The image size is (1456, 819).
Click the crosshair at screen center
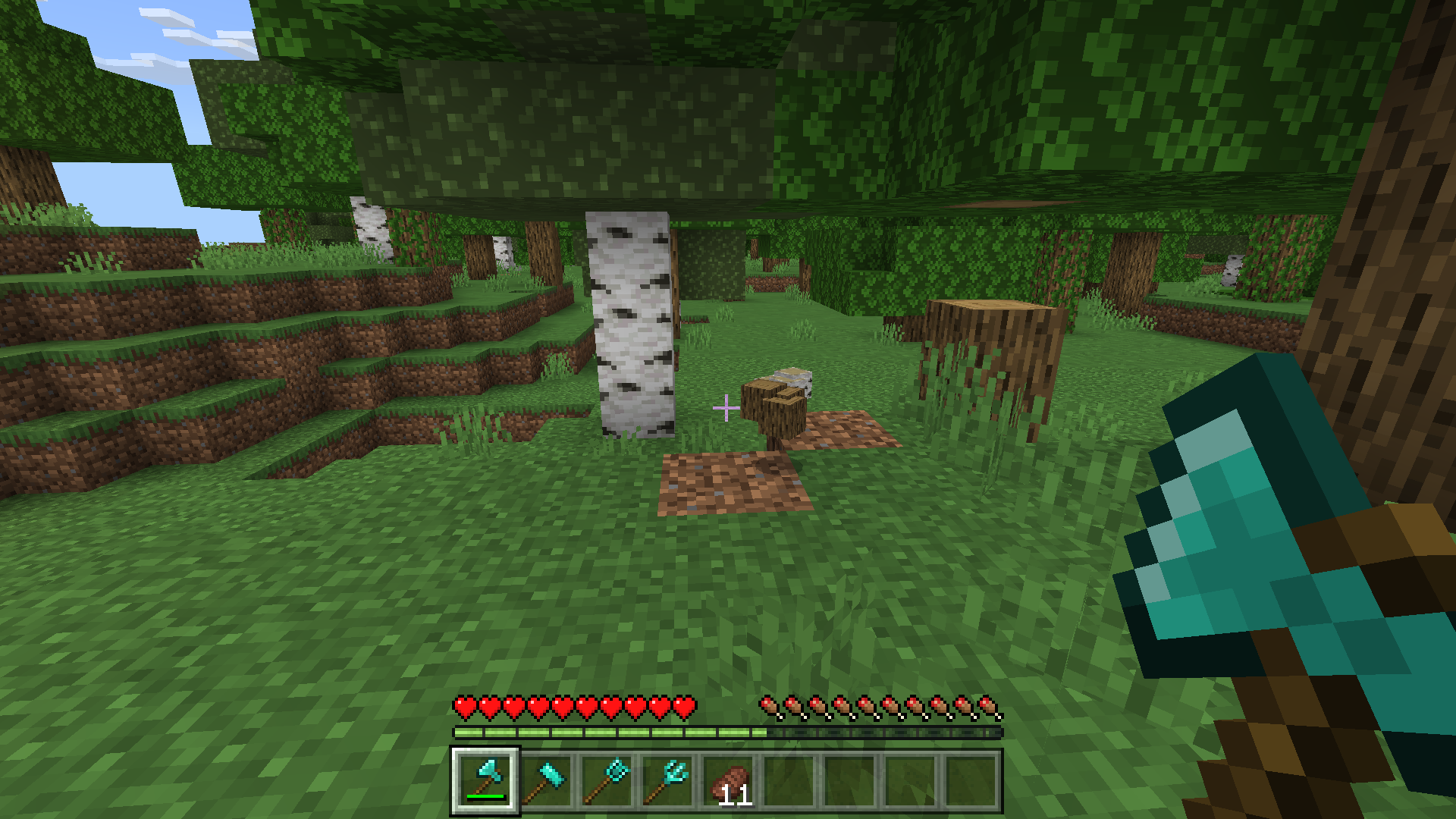click(726, 408)
